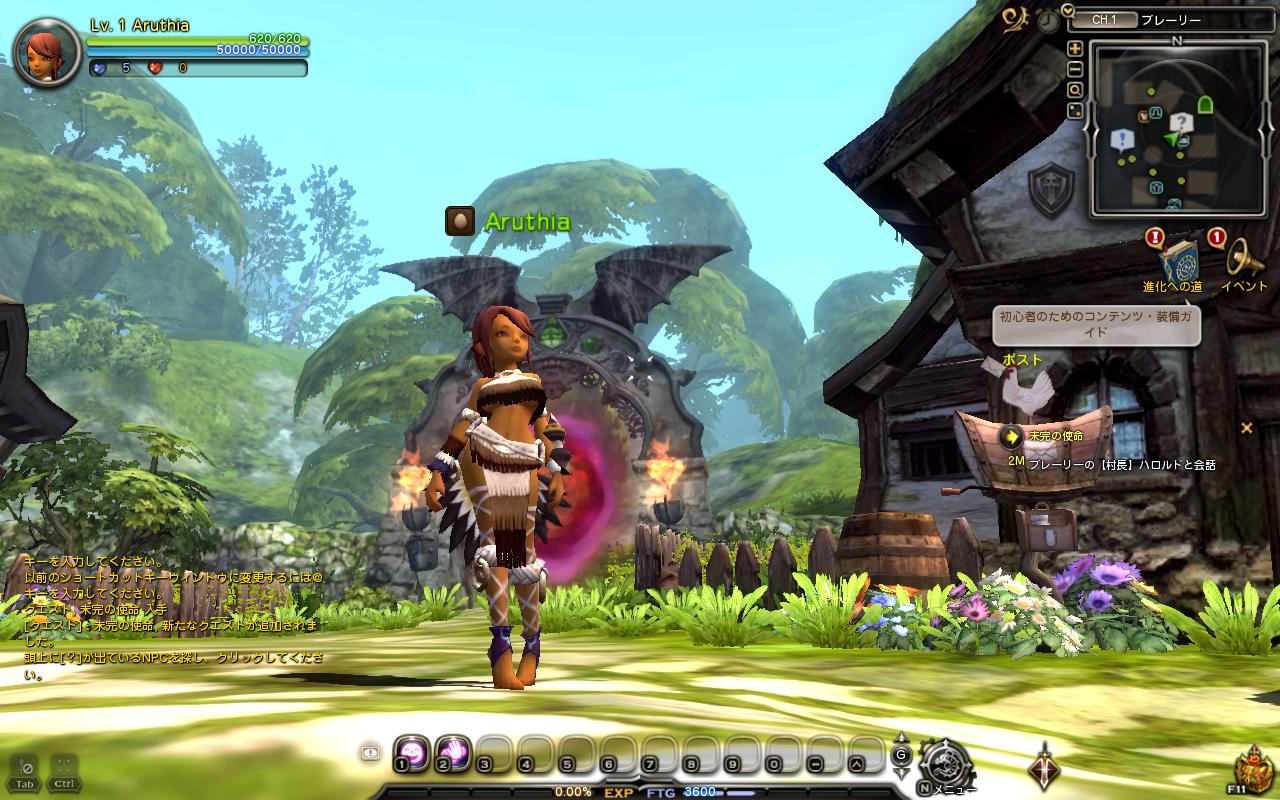
Task: Select the CH.1 channel button
Action: click(1104, 19)
